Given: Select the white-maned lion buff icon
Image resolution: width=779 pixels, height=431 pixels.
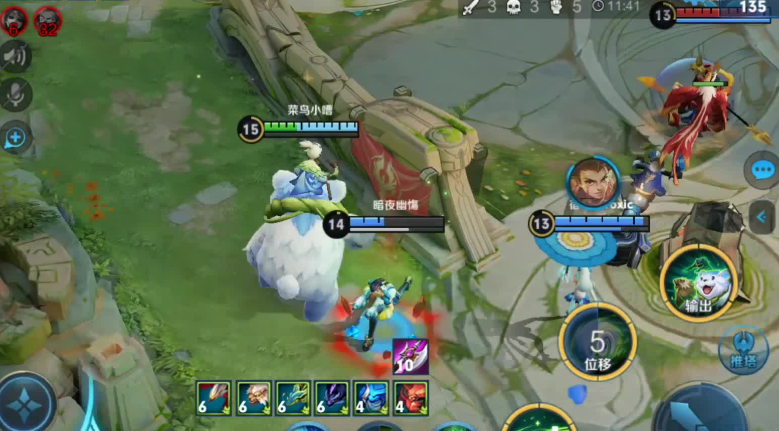Looking at the screenshot, I should [x=253, y=397].
